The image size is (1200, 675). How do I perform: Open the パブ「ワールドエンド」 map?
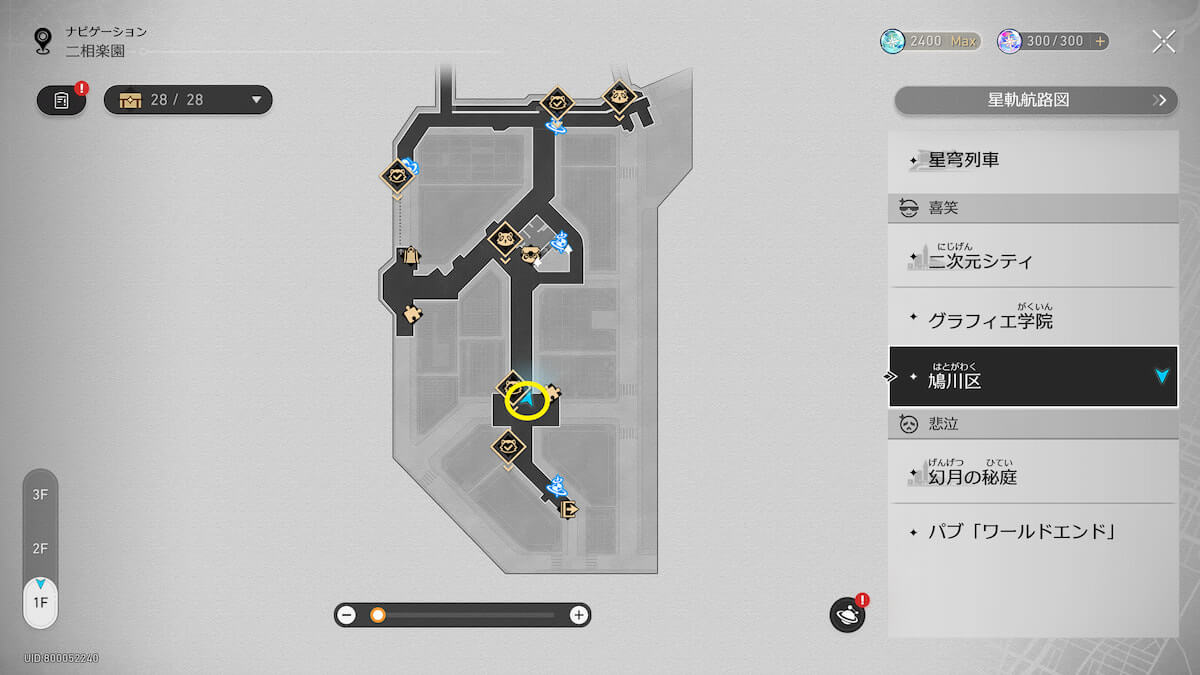click(1033, 531)
